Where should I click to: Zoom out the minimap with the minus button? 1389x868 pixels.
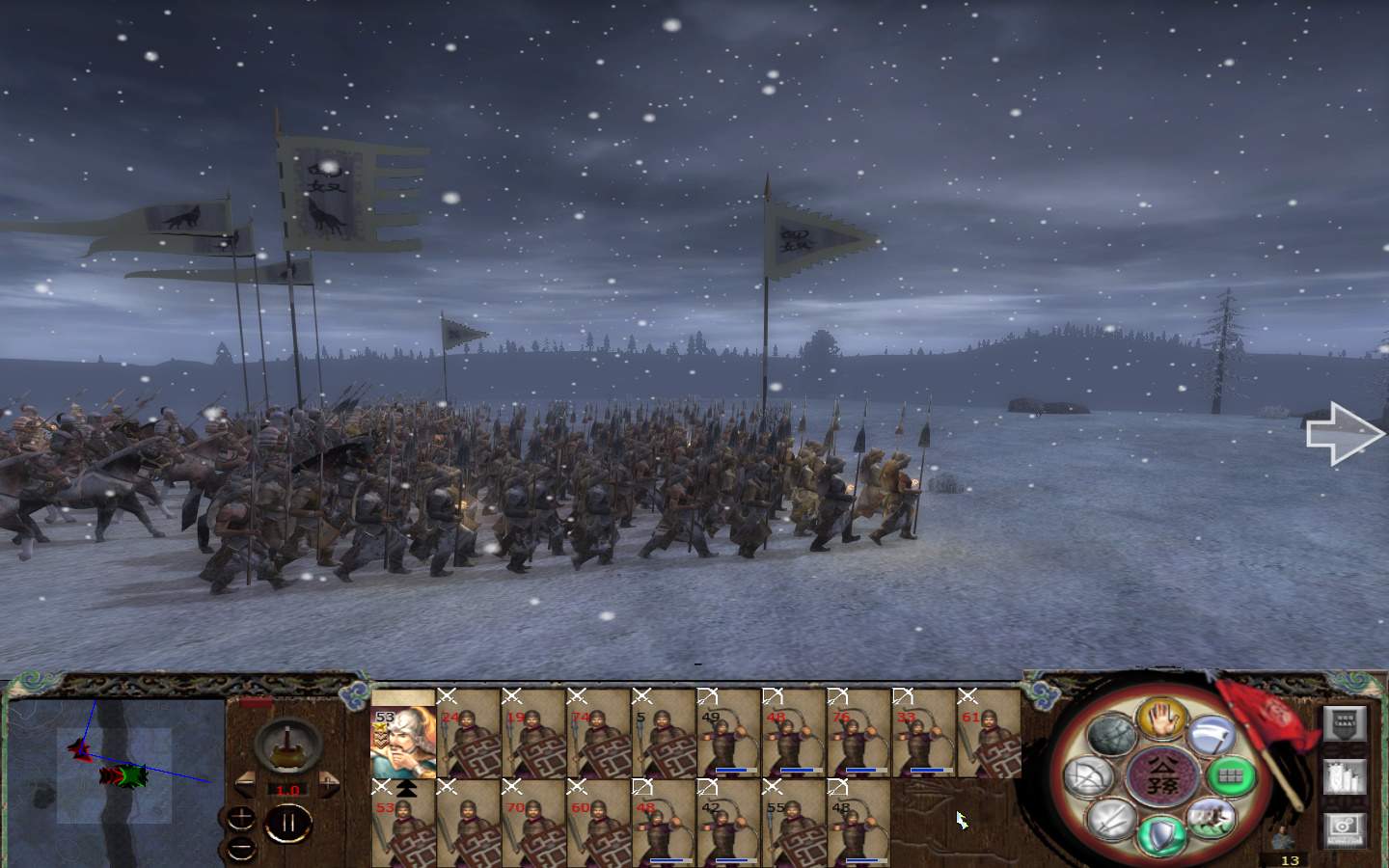239,849
